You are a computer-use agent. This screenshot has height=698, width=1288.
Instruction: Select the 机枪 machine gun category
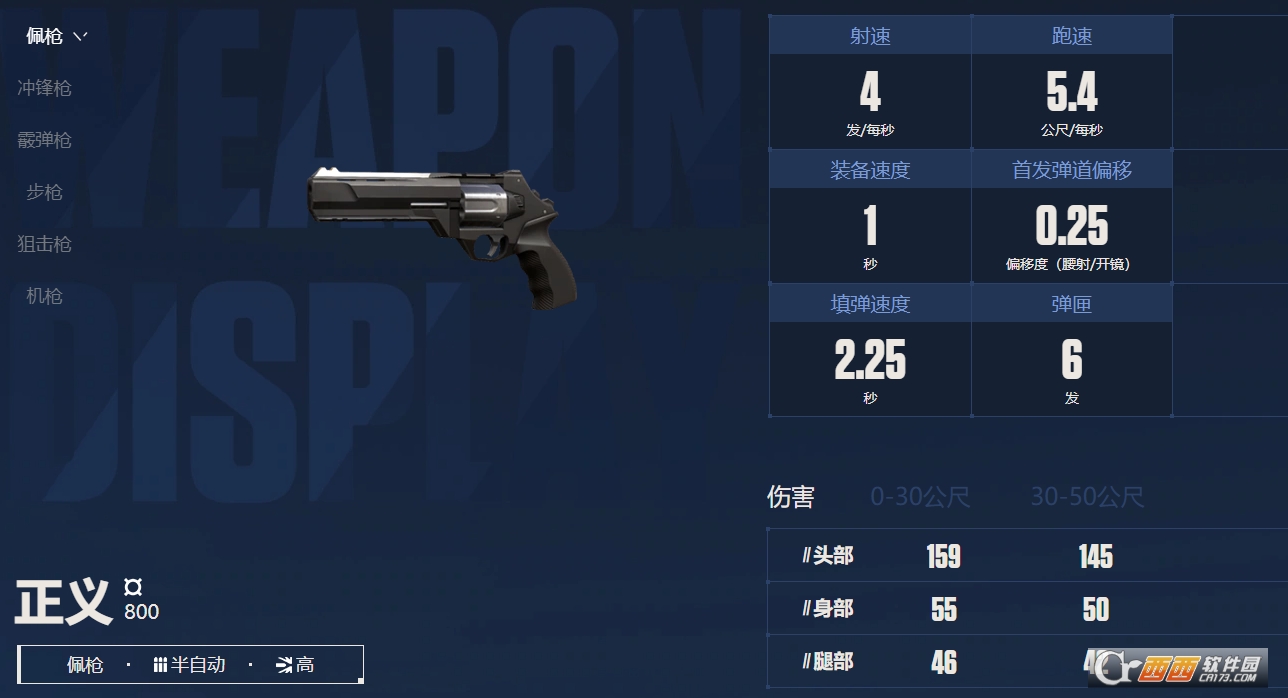(45, 296)
